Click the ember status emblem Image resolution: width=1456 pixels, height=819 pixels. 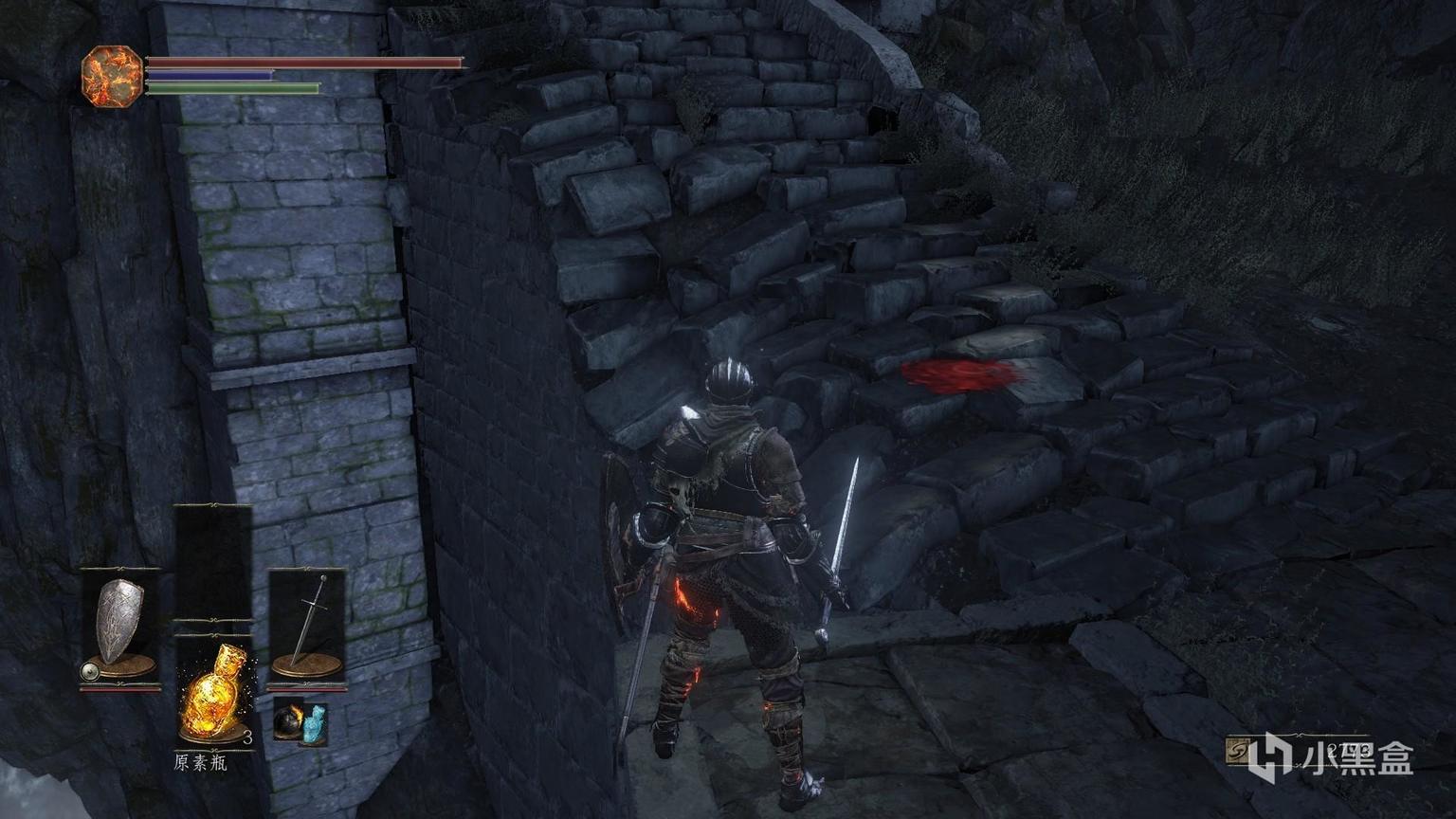coord(112,75)
